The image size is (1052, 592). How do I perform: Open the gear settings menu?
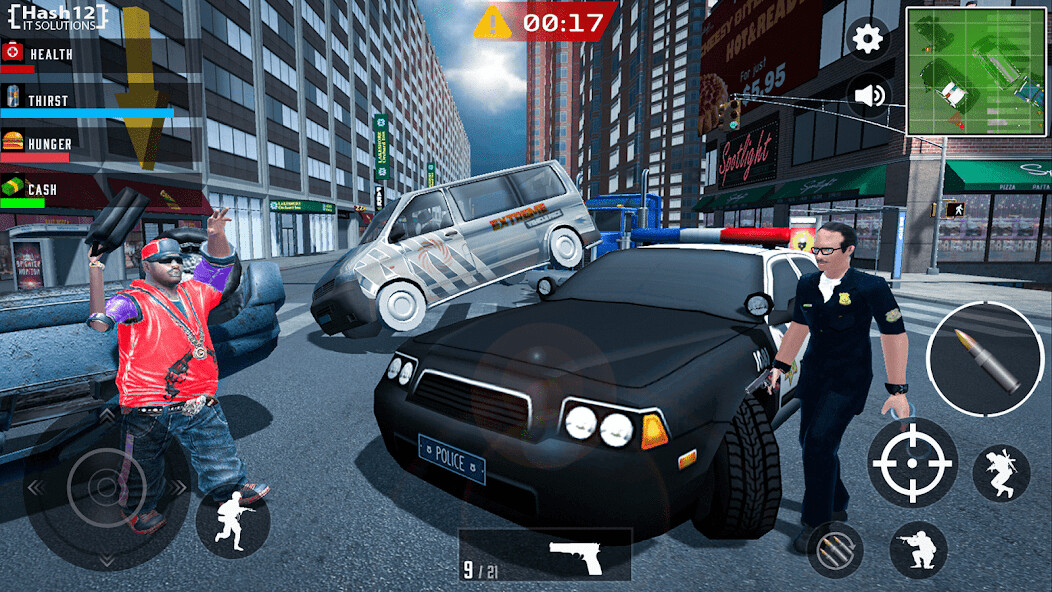coord(868,40)
